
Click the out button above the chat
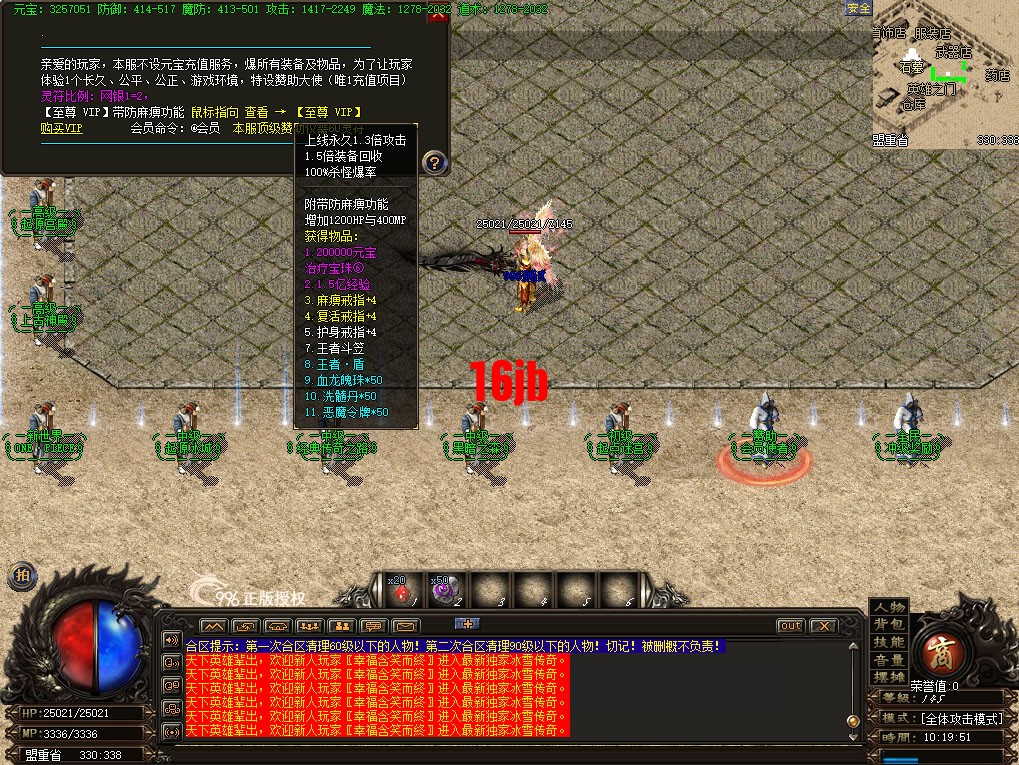pyautogui.click(x=790, y=626)
